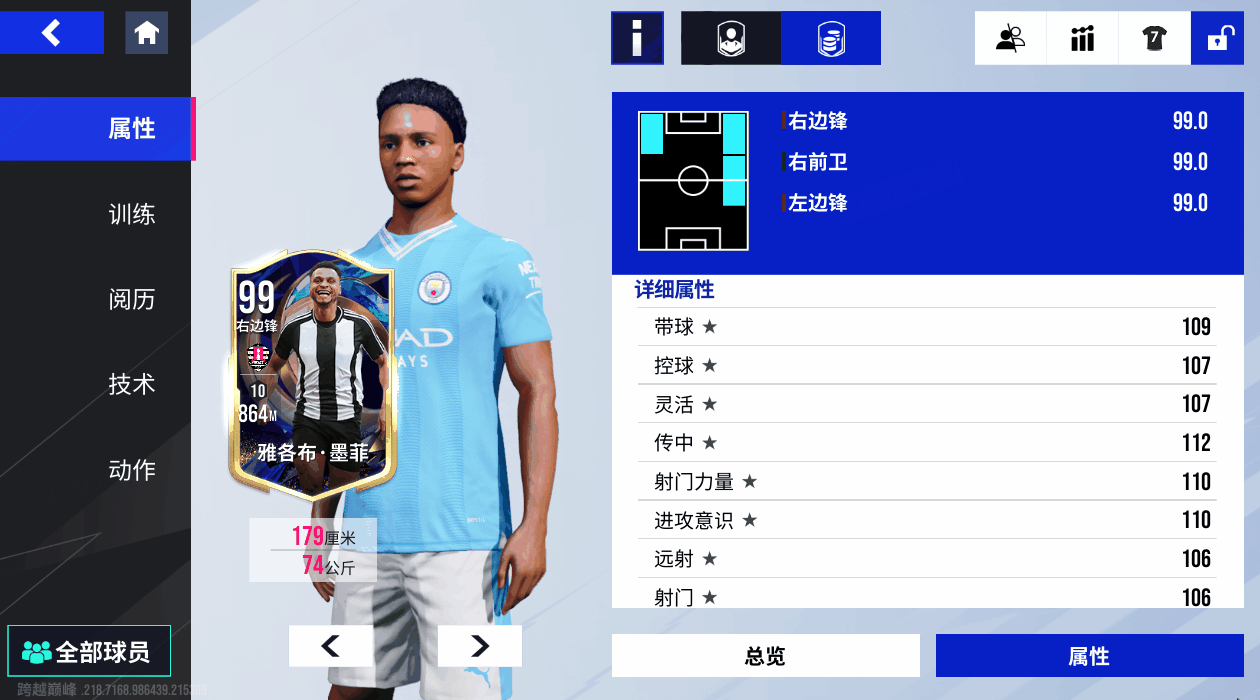
Task: Switch to the 总览 overview tab
Action: (765, 656)
